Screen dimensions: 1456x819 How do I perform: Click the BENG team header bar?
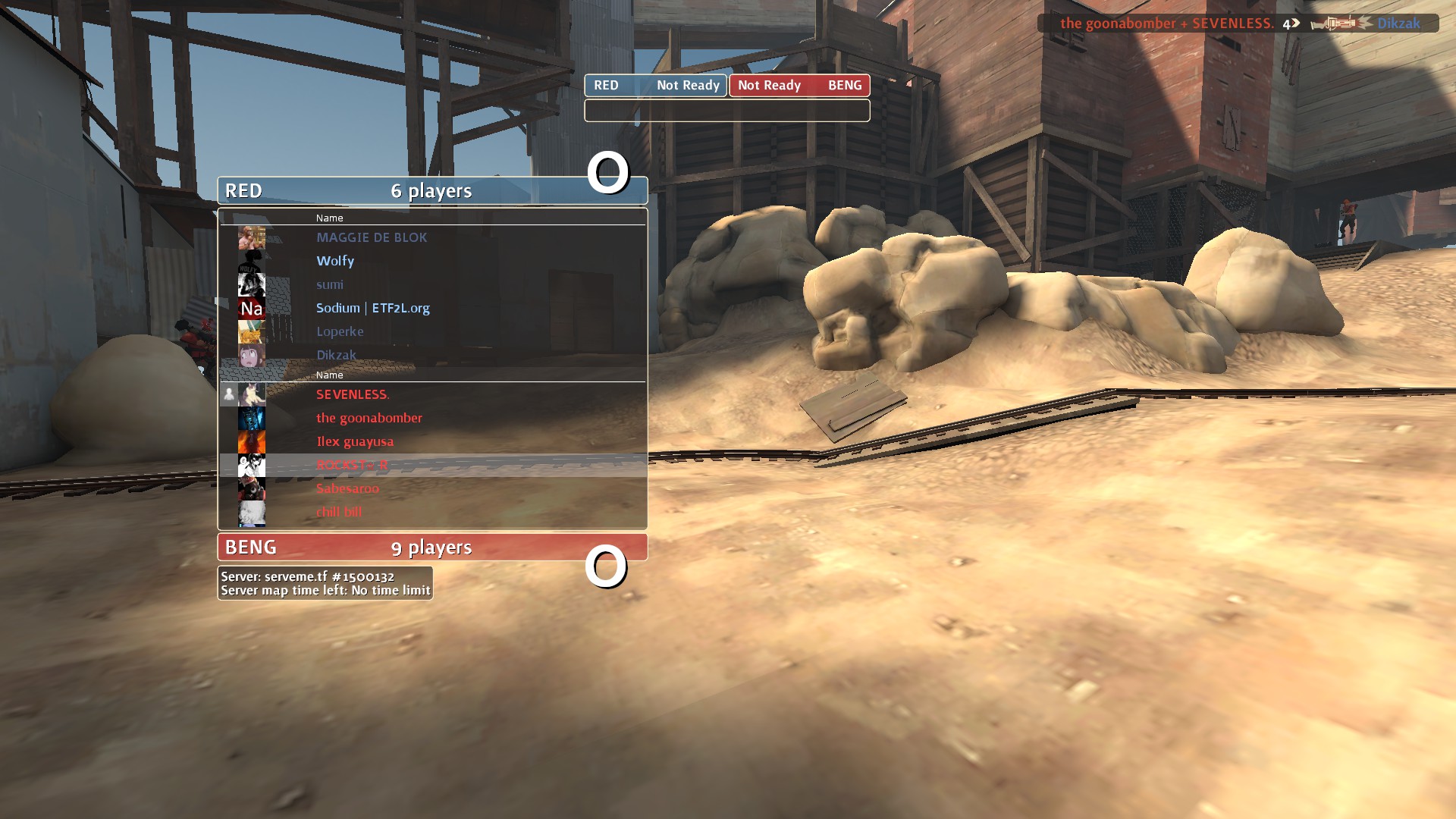[432, 547]
